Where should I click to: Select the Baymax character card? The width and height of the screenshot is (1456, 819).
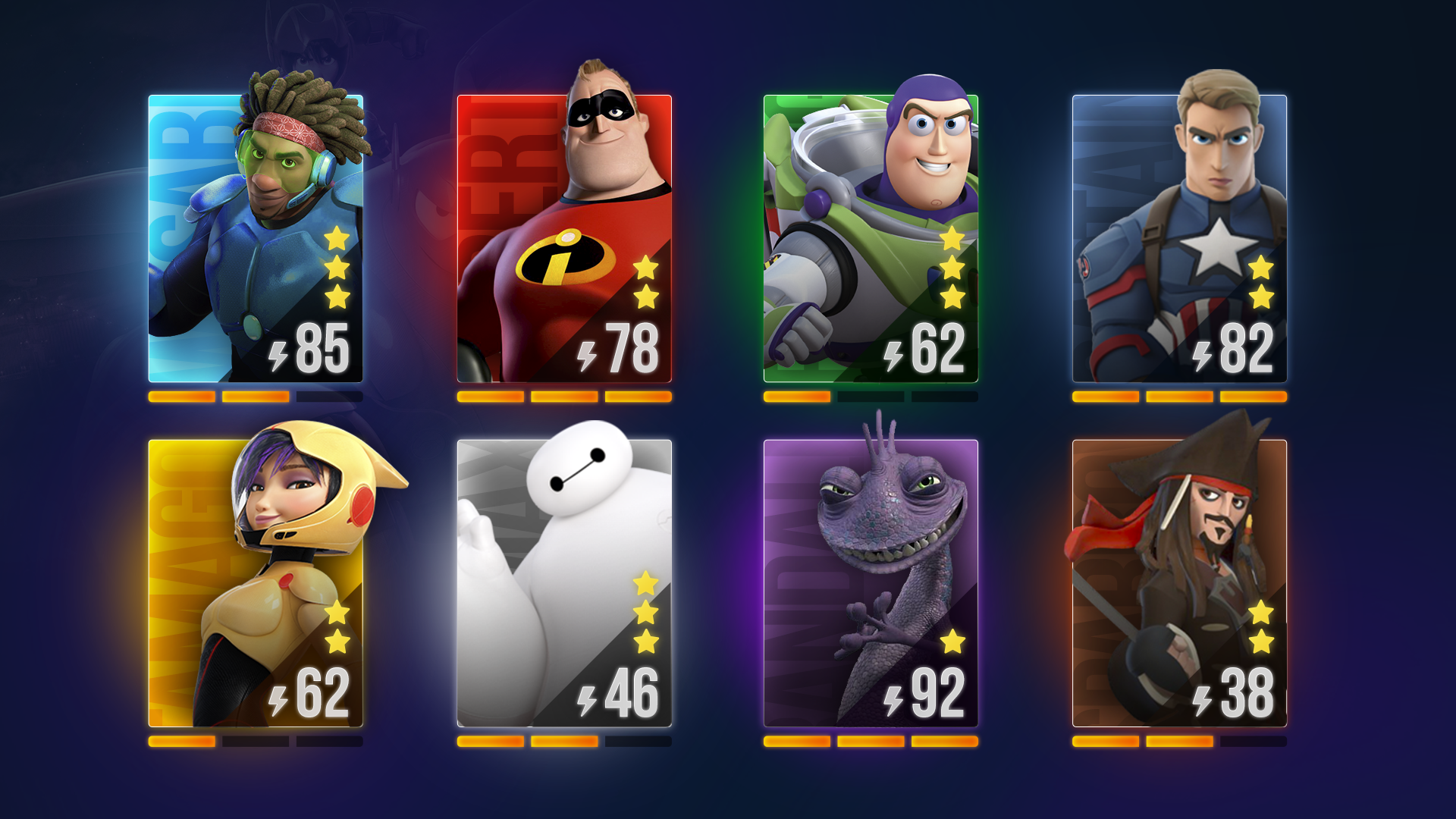(564, 583)
